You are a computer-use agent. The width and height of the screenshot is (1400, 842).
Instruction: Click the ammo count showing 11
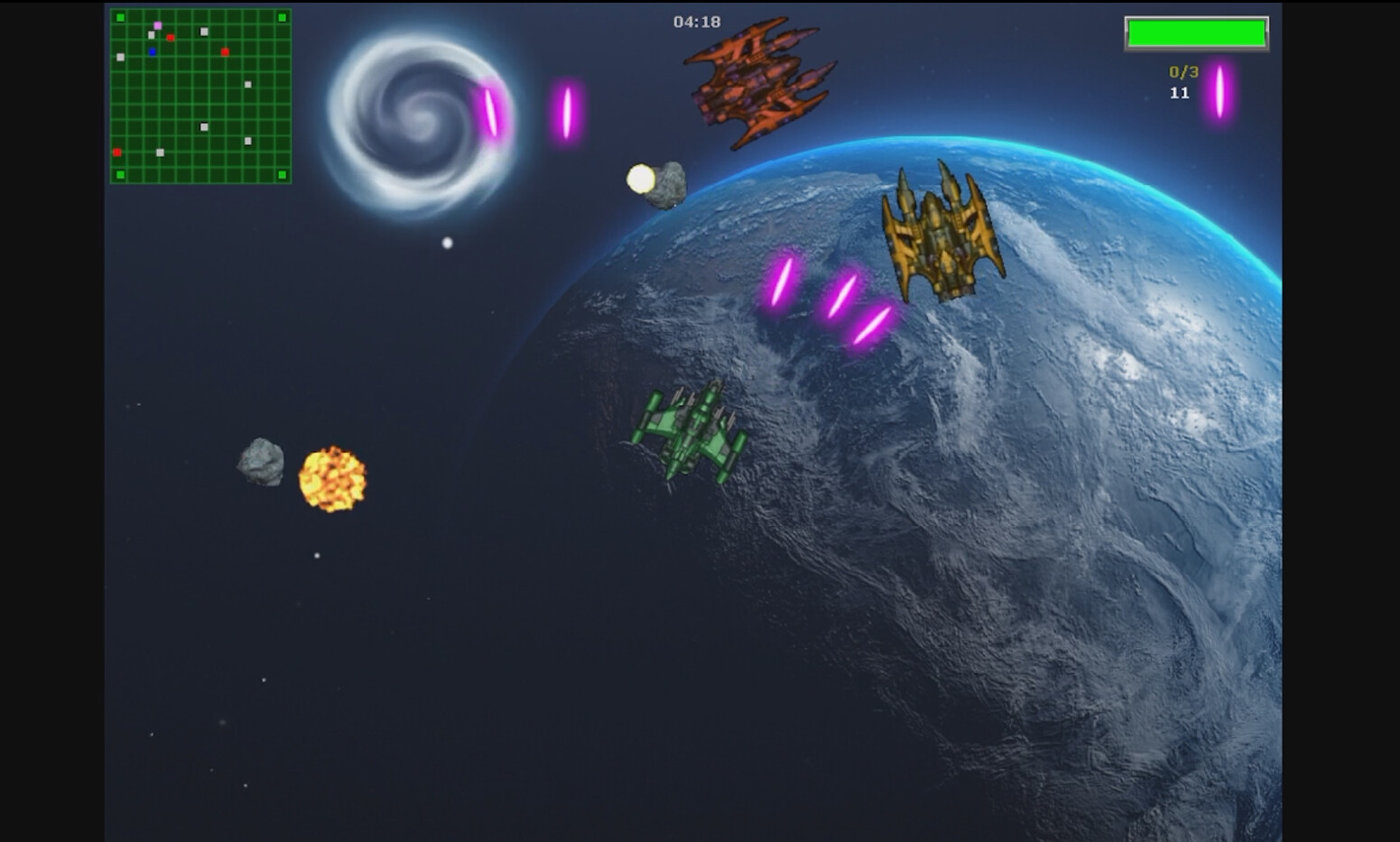click(1179, 93)
